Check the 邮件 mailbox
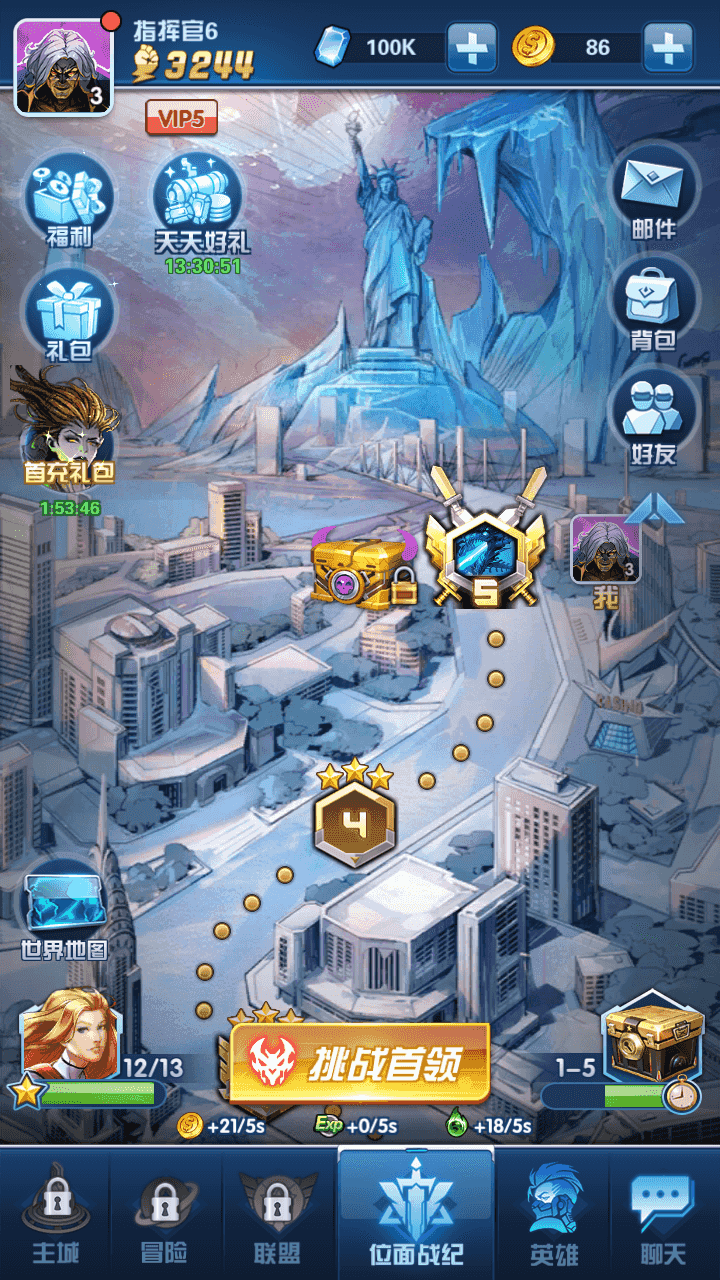The image size is (720, 1280). point(653,195)
